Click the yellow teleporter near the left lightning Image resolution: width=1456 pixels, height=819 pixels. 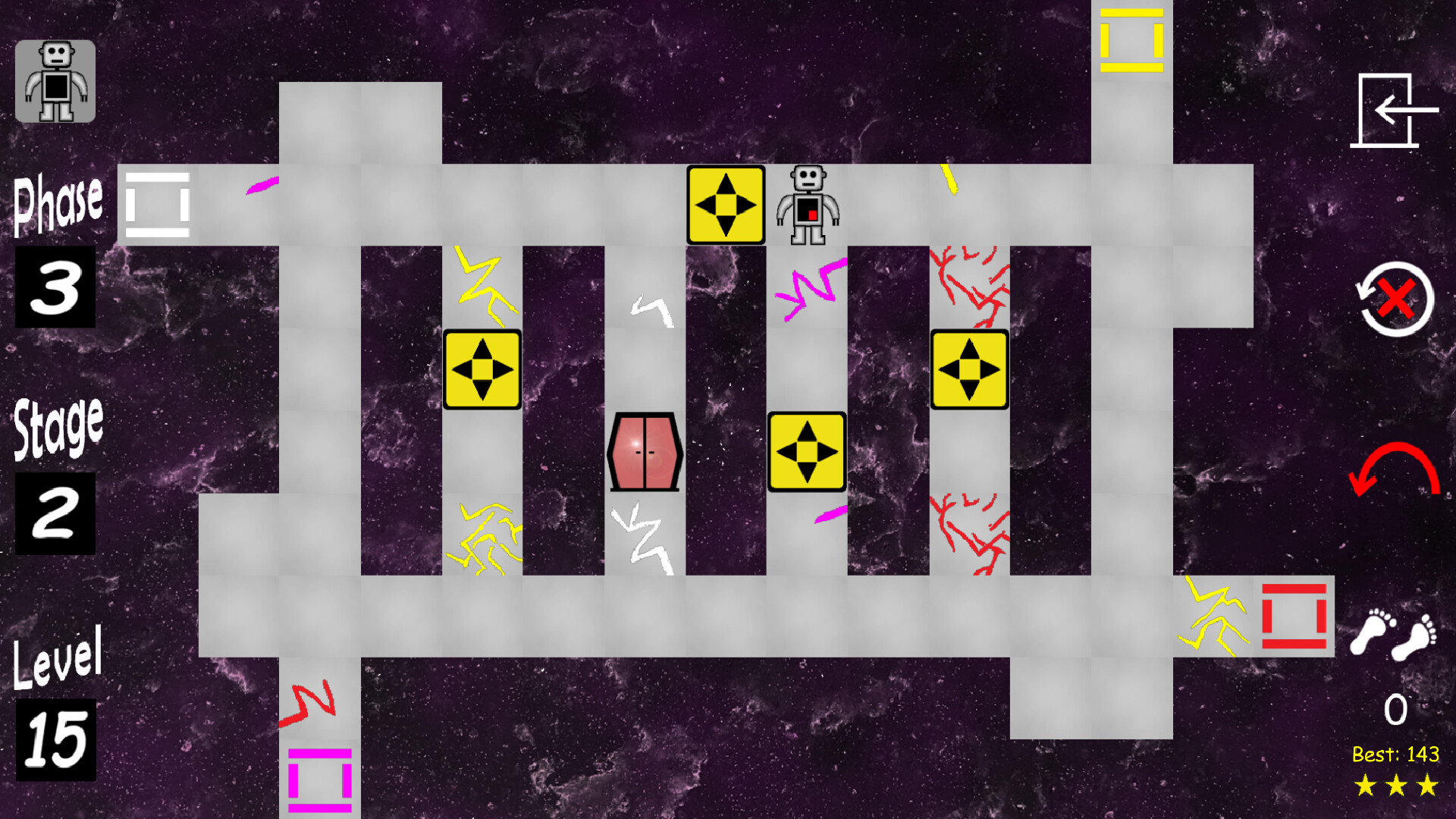(482, 369)
